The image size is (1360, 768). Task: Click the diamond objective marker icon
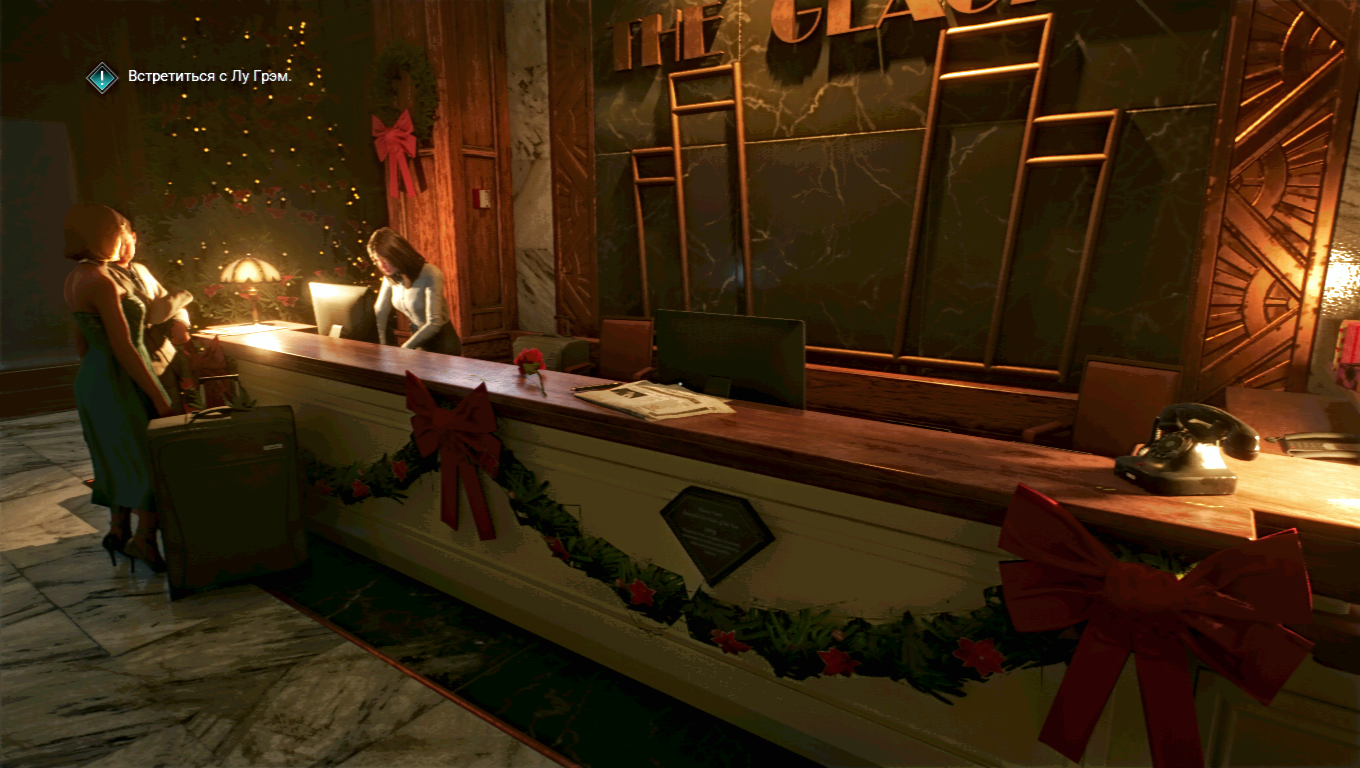pyautogui.click(x=102, y=77)
